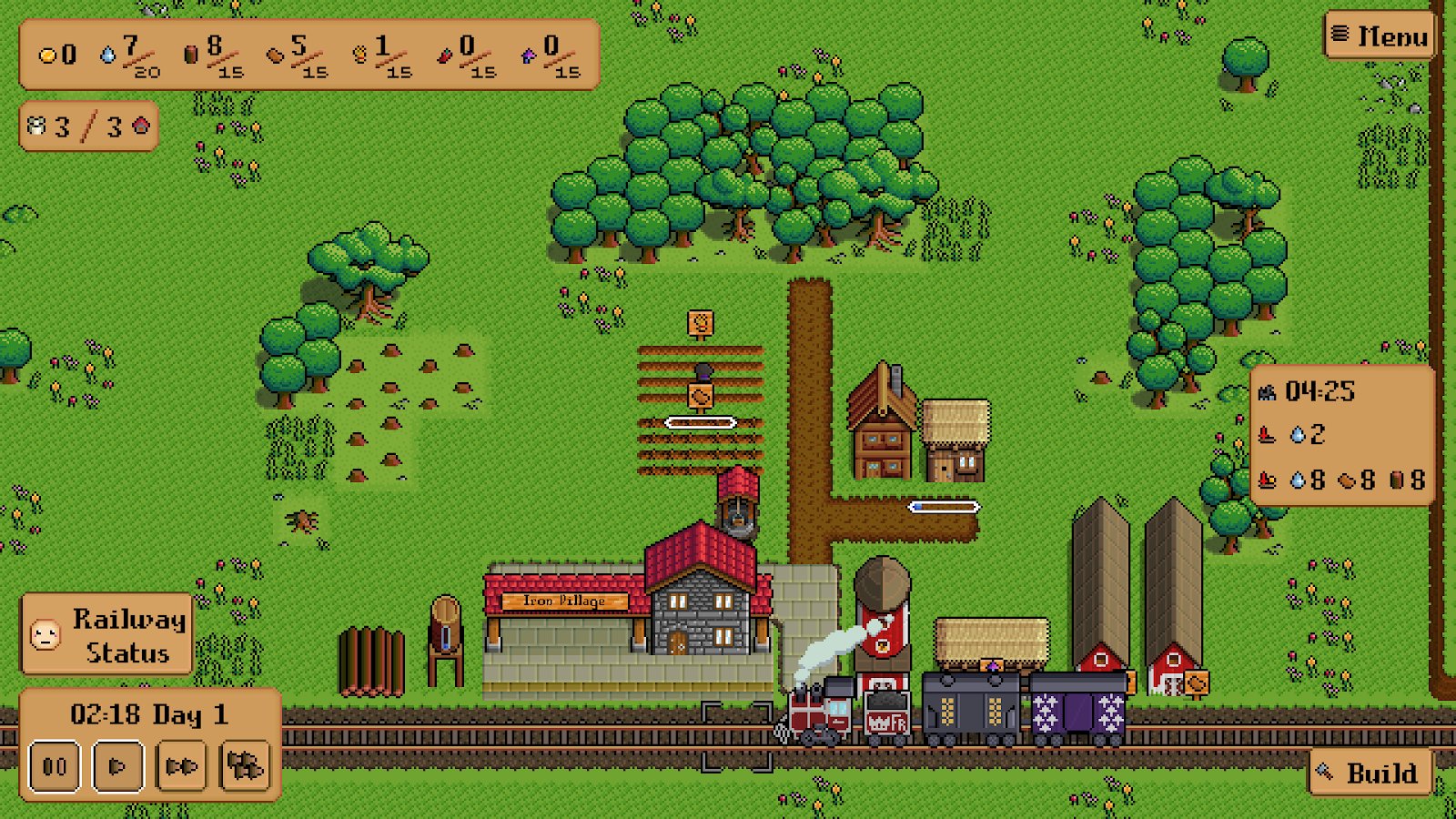Click the wood plank resource icon
The height and width of the screenshot is (819, 1456).
[x=273, y=56]
